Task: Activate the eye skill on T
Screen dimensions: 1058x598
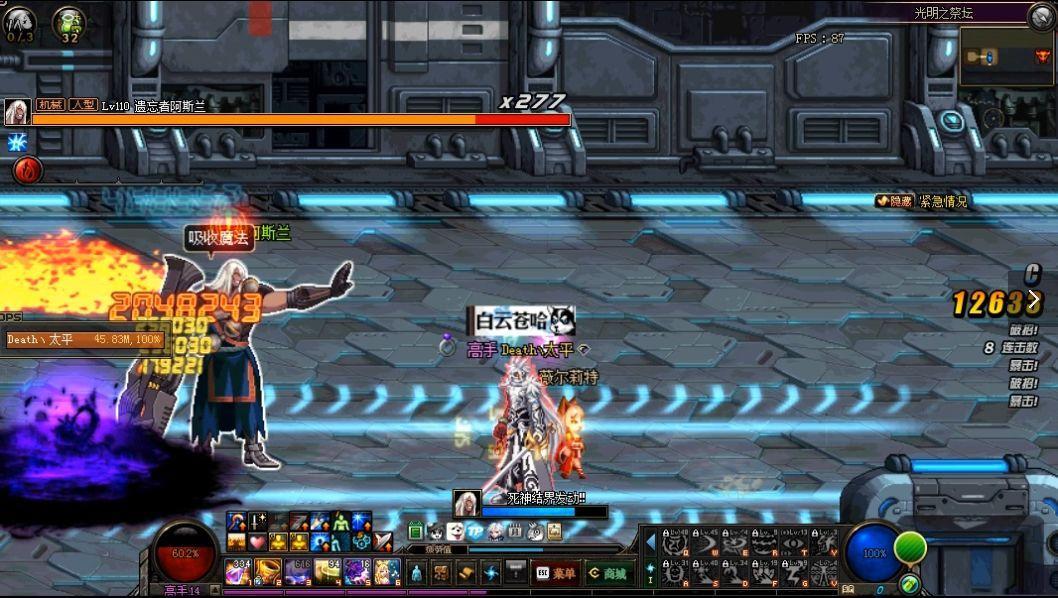Action: pyautogui.click(x=794, y=542)
